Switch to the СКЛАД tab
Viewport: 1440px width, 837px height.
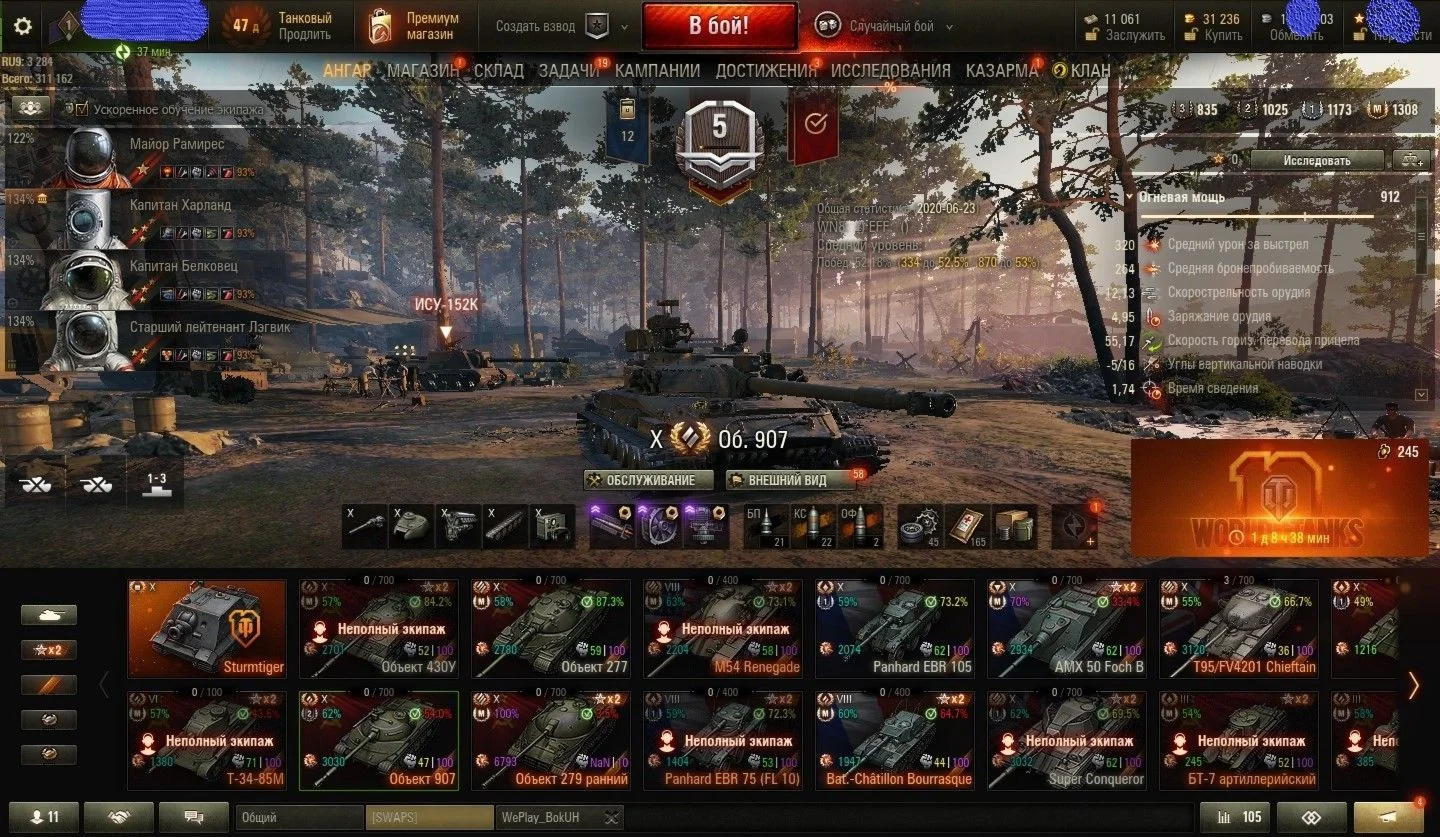[498, 70]
